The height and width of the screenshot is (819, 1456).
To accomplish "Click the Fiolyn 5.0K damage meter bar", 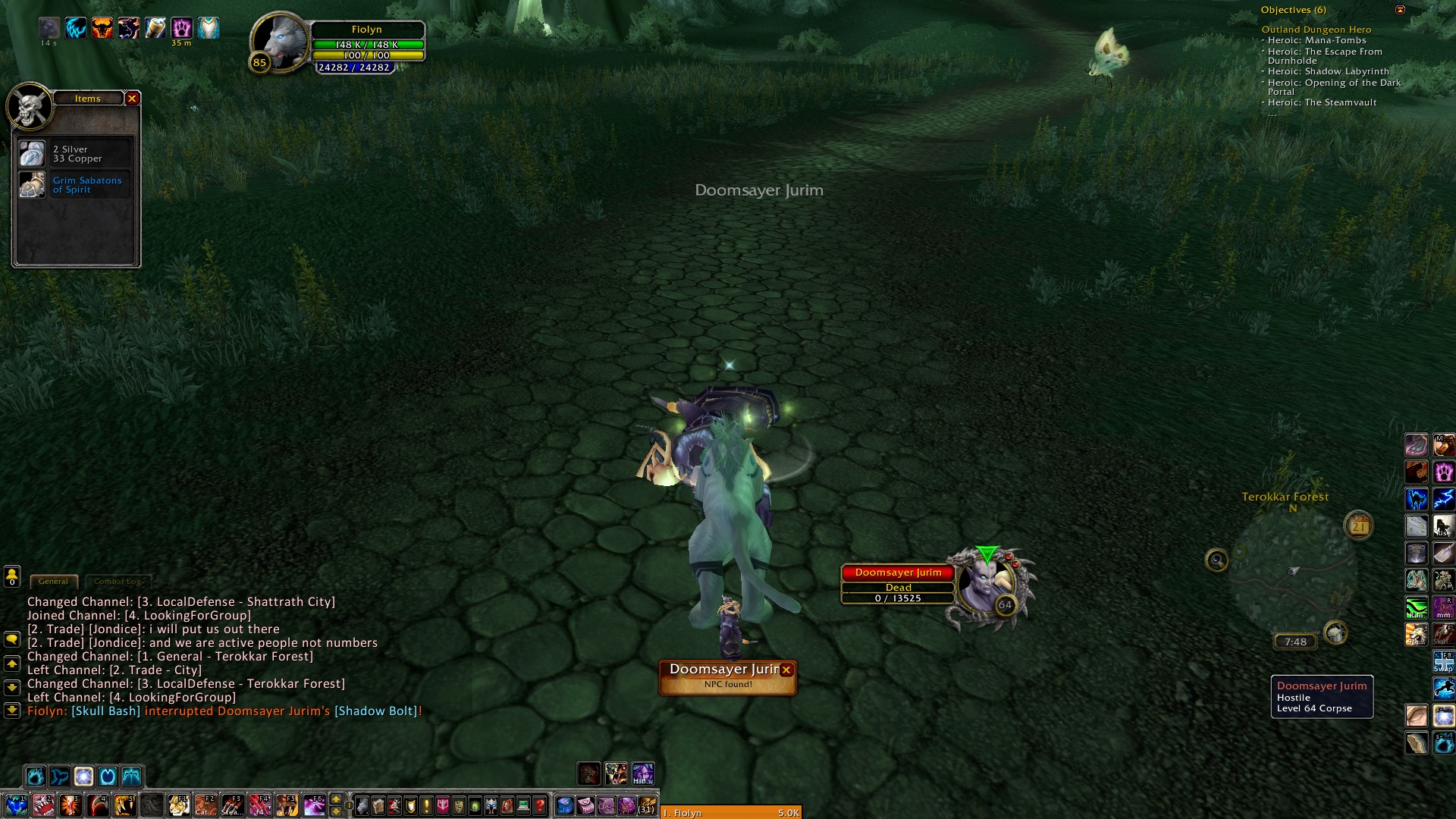I will pos(731,812).
